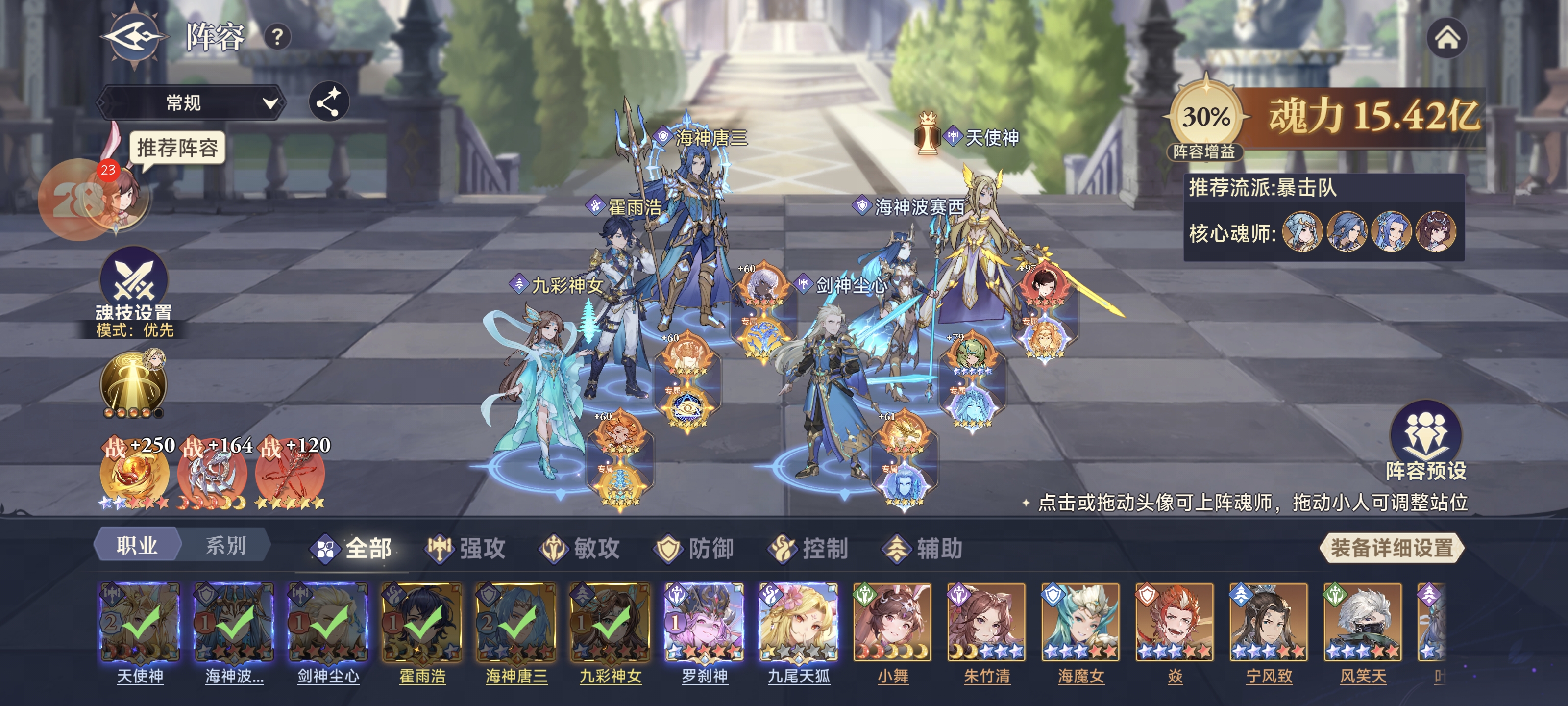This screenshot has height=706, width=1568.
Task: Add 小舞 to the lineup
Action: click(893, 622)
